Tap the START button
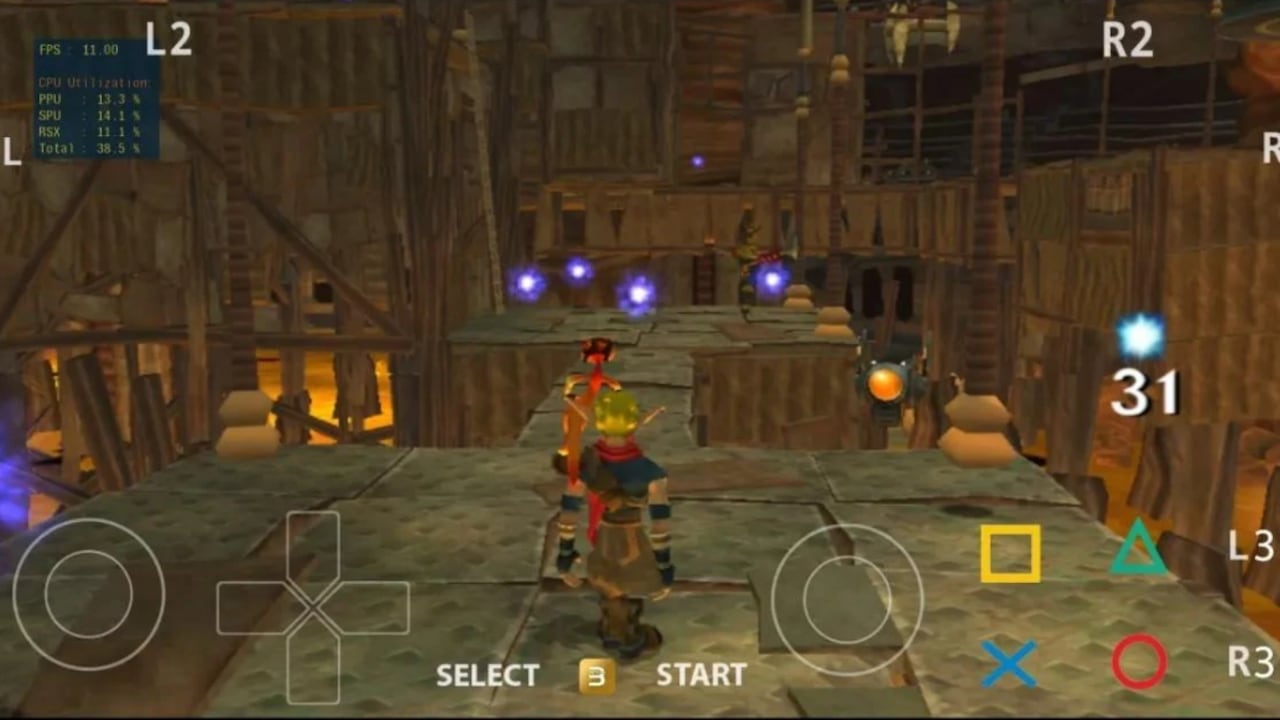1280x720 pixels. pyautogui.click(x=701, y=675)
